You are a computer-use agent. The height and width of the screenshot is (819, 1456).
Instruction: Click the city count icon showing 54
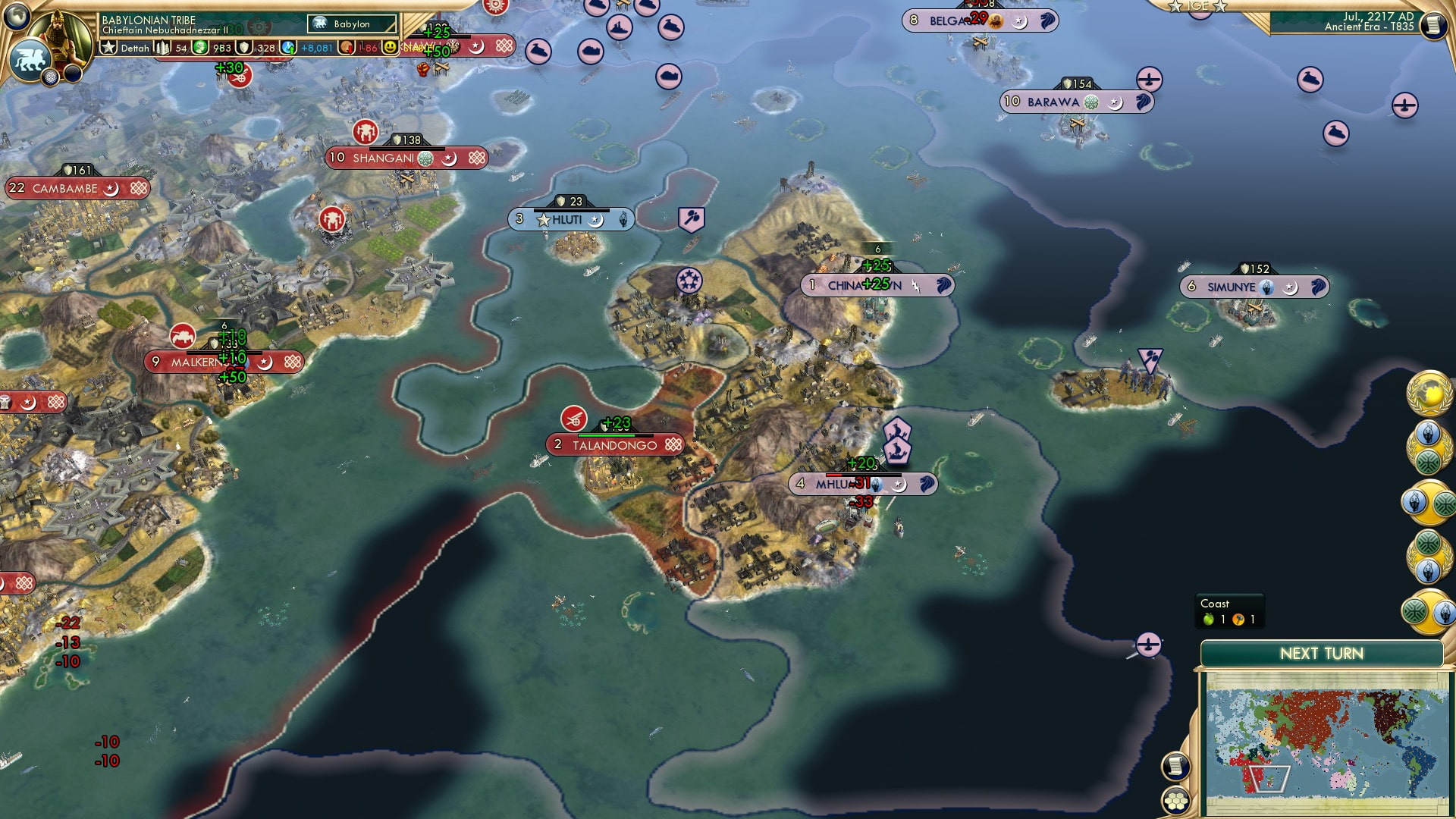[161, 47]
